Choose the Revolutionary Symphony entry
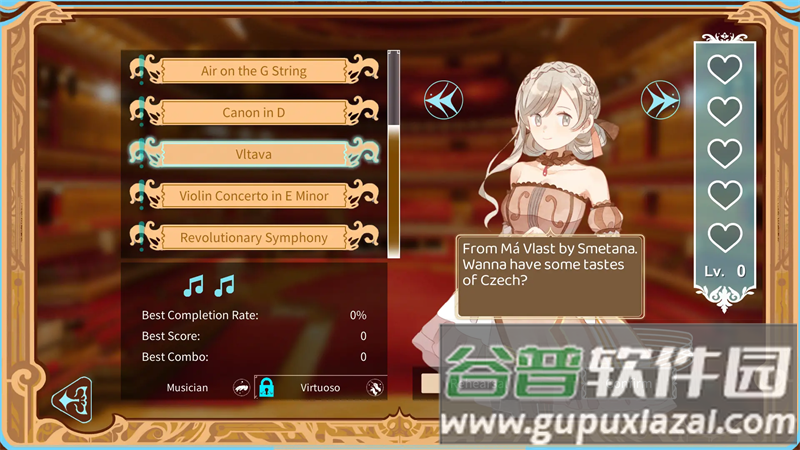 coord(254,238)
